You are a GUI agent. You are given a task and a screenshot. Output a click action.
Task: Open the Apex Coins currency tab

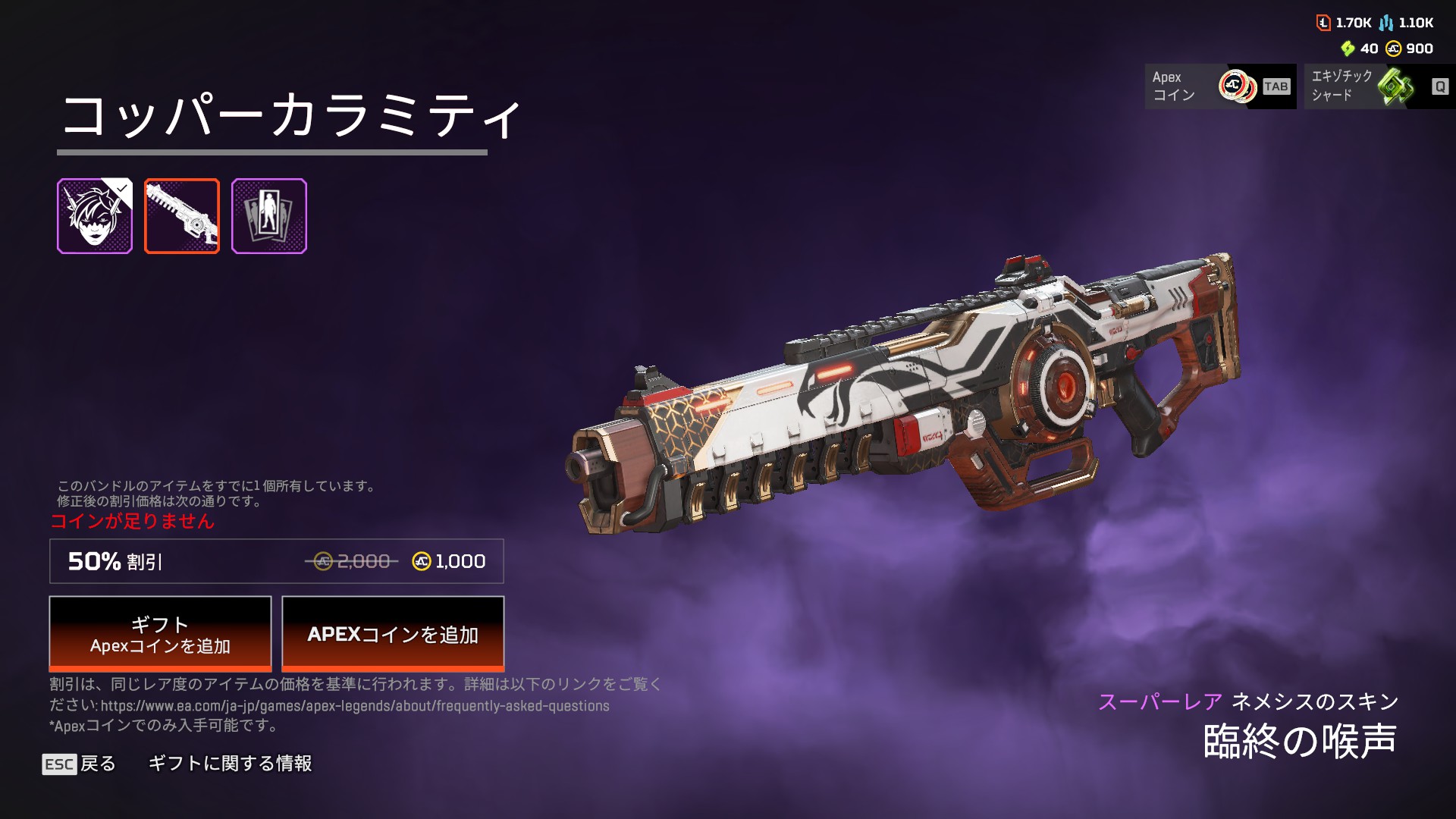[1219, 86]
